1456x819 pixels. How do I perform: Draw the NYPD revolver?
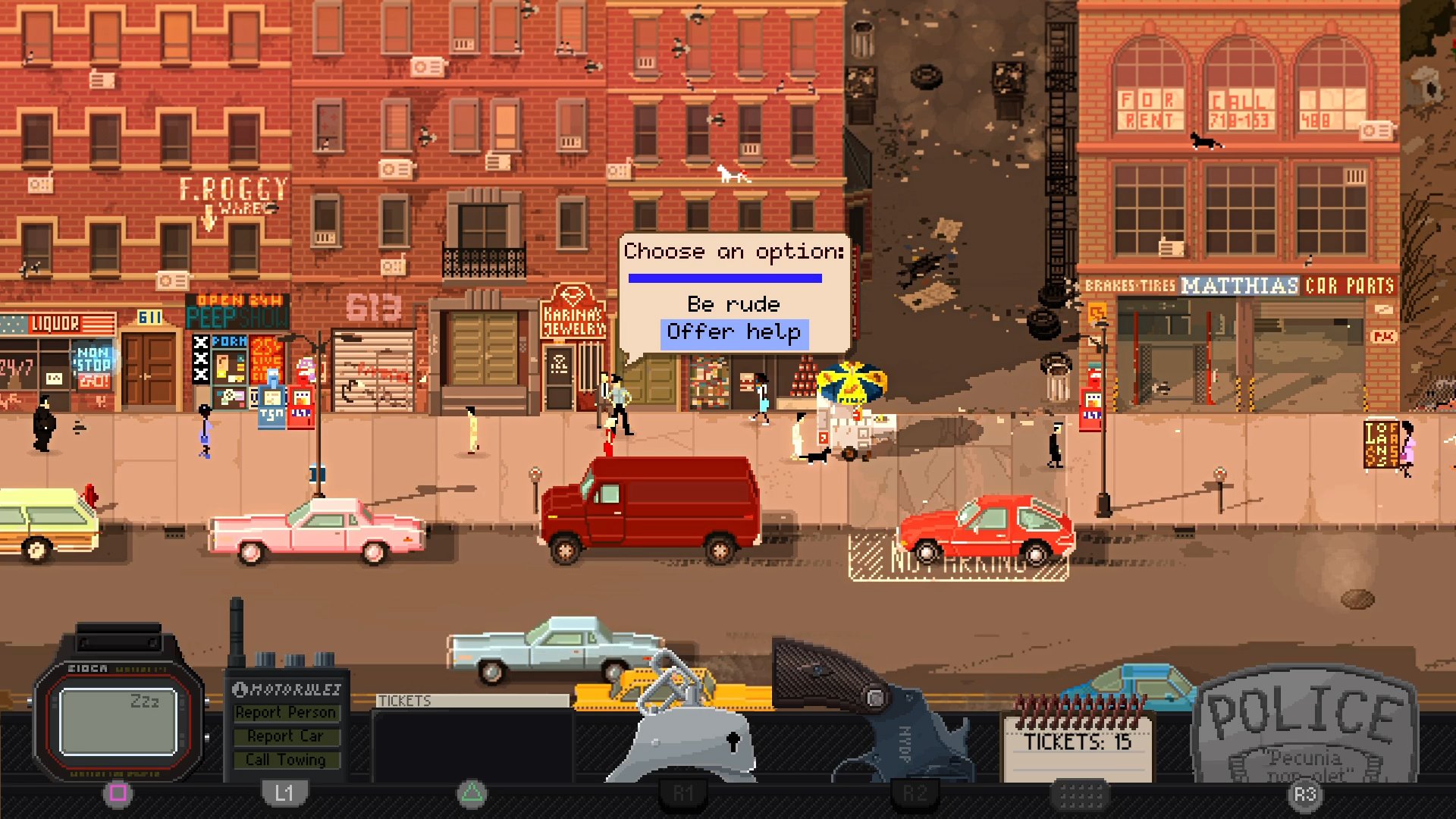tap(849, 705)
